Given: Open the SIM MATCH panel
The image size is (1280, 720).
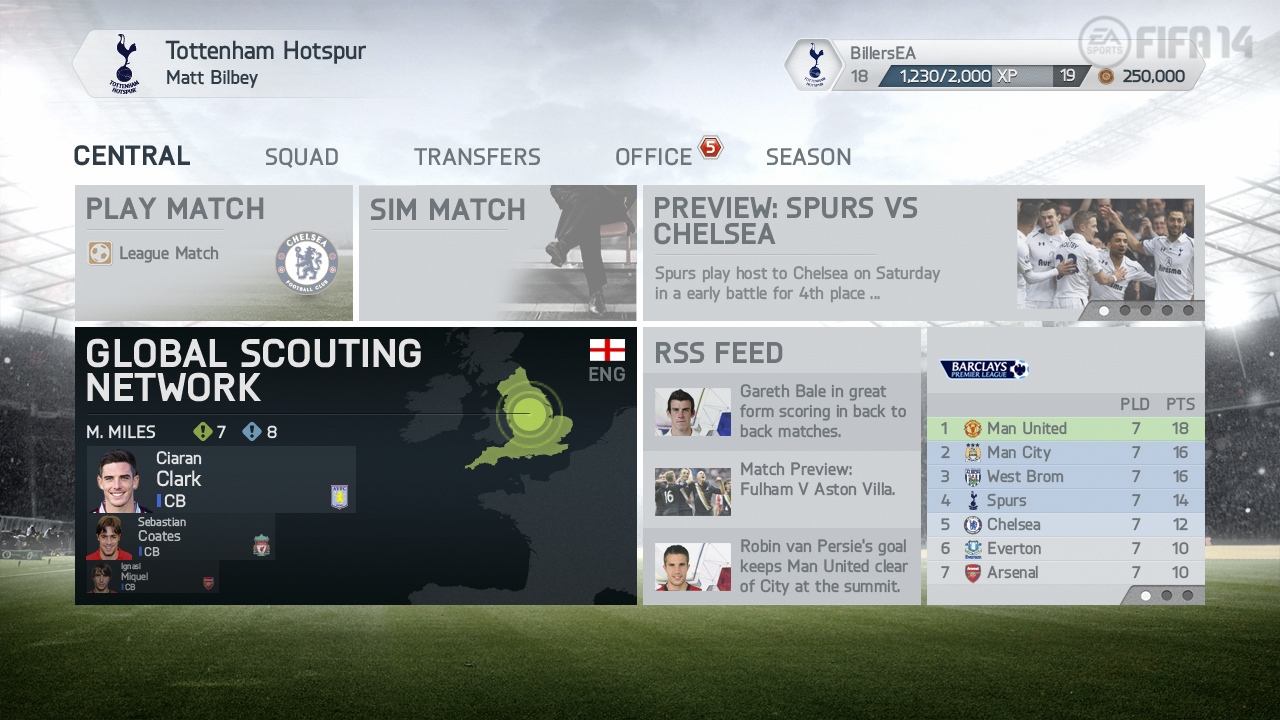Looking at the screenshot, I should 497,250.
